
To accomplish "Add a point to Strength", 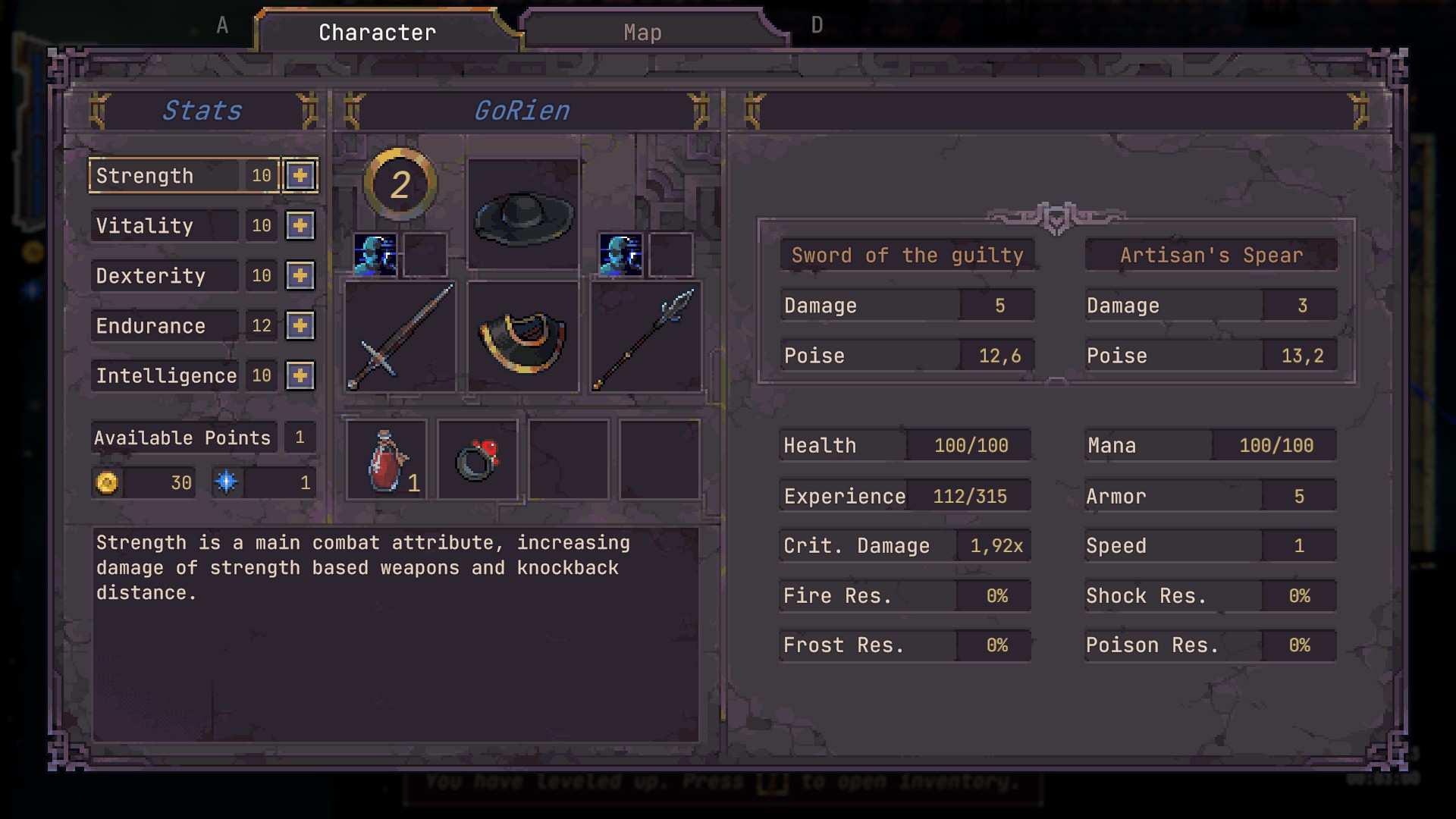I will click(x=300, y=176).
